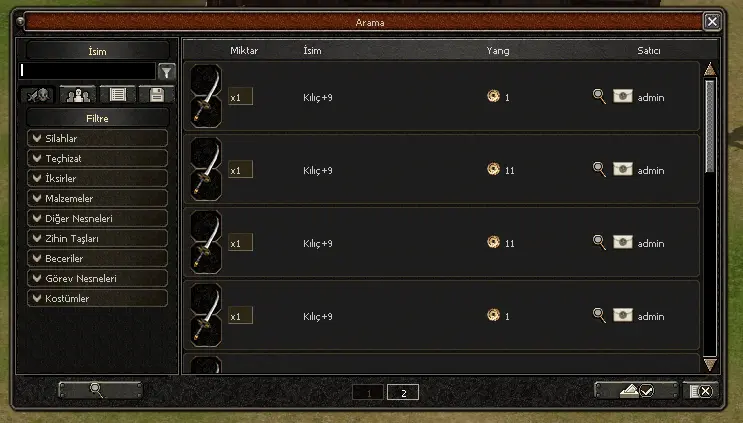743x423 pixels.
Task: Go to results page 2
Action: (402, 392)
